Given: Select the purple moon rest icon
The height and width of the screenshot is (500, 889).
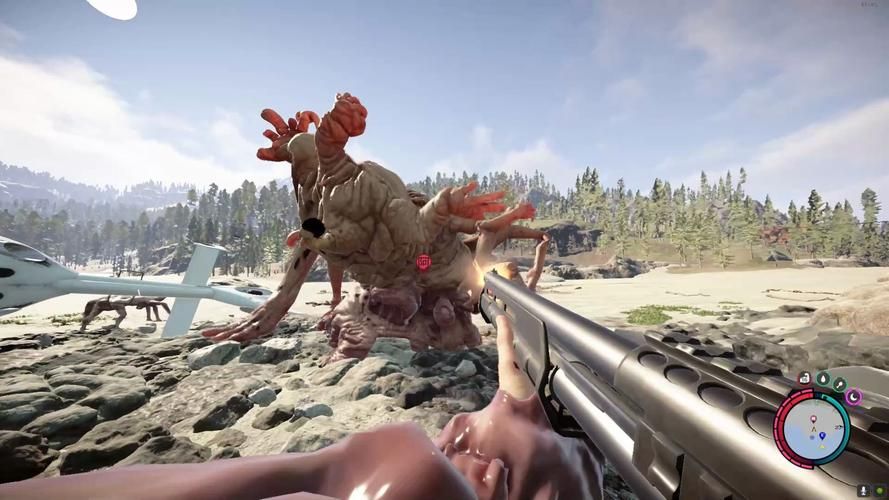Looking at the screenshot, I should pos(855,397).
